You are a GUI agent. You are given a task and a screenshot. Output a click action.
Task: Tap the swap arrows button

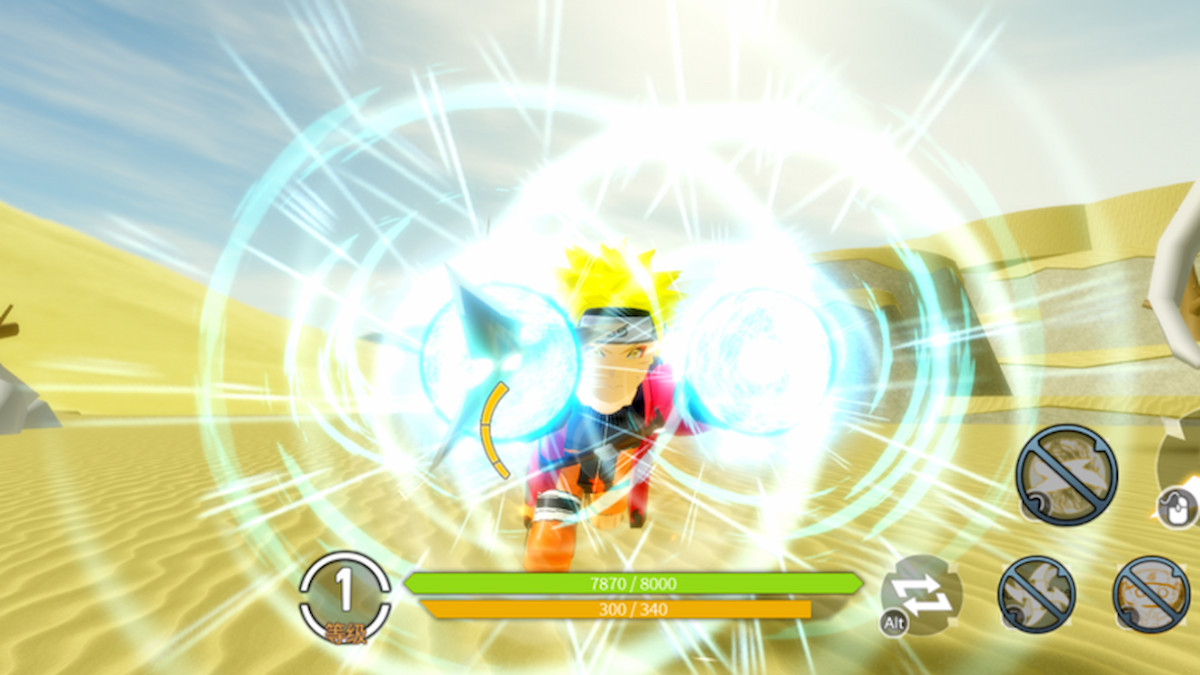pyautogui.click(x=922, y=594)
